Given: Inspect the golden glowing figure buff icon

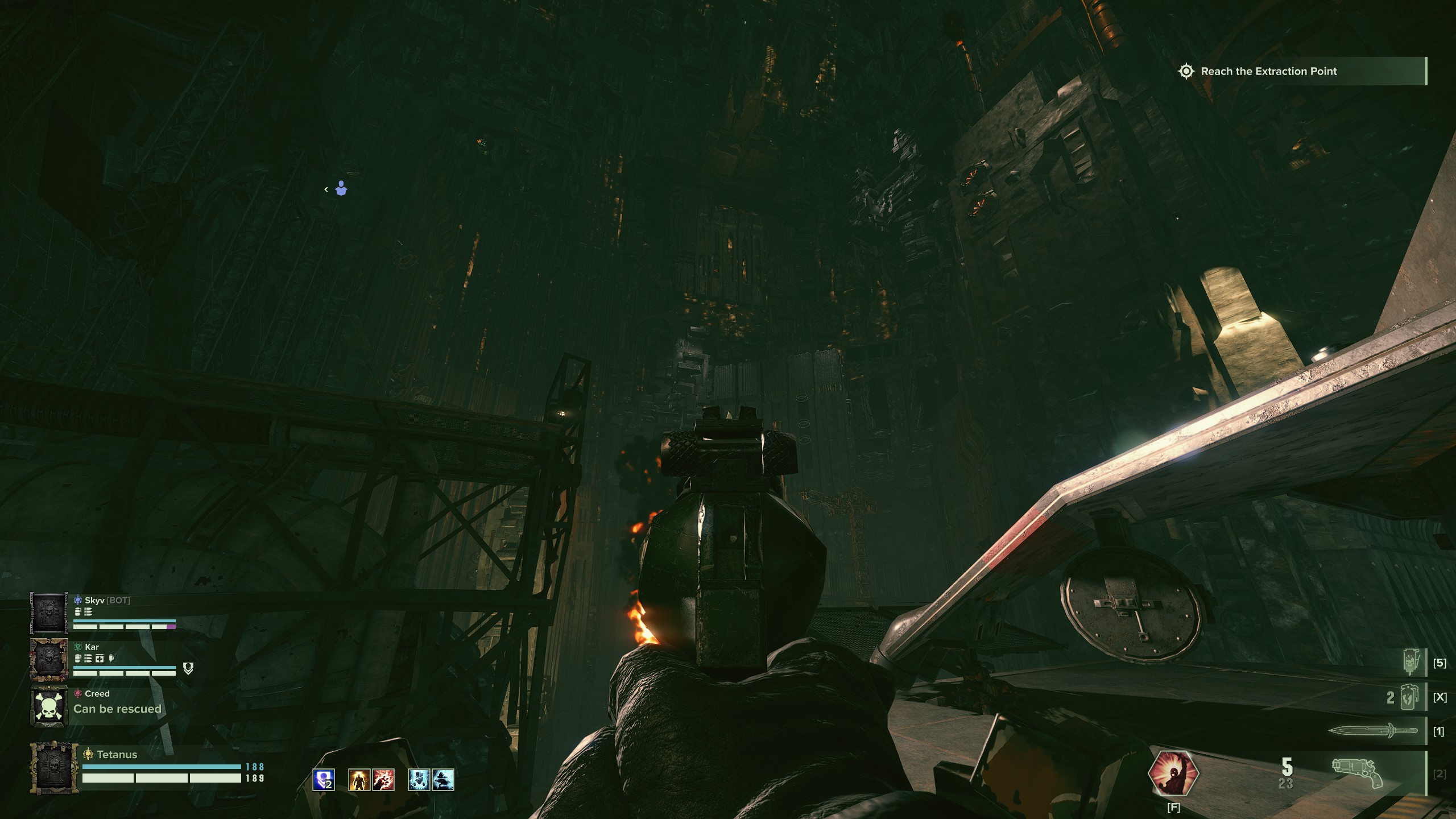Looking at the screenshot, I should 359,780.
